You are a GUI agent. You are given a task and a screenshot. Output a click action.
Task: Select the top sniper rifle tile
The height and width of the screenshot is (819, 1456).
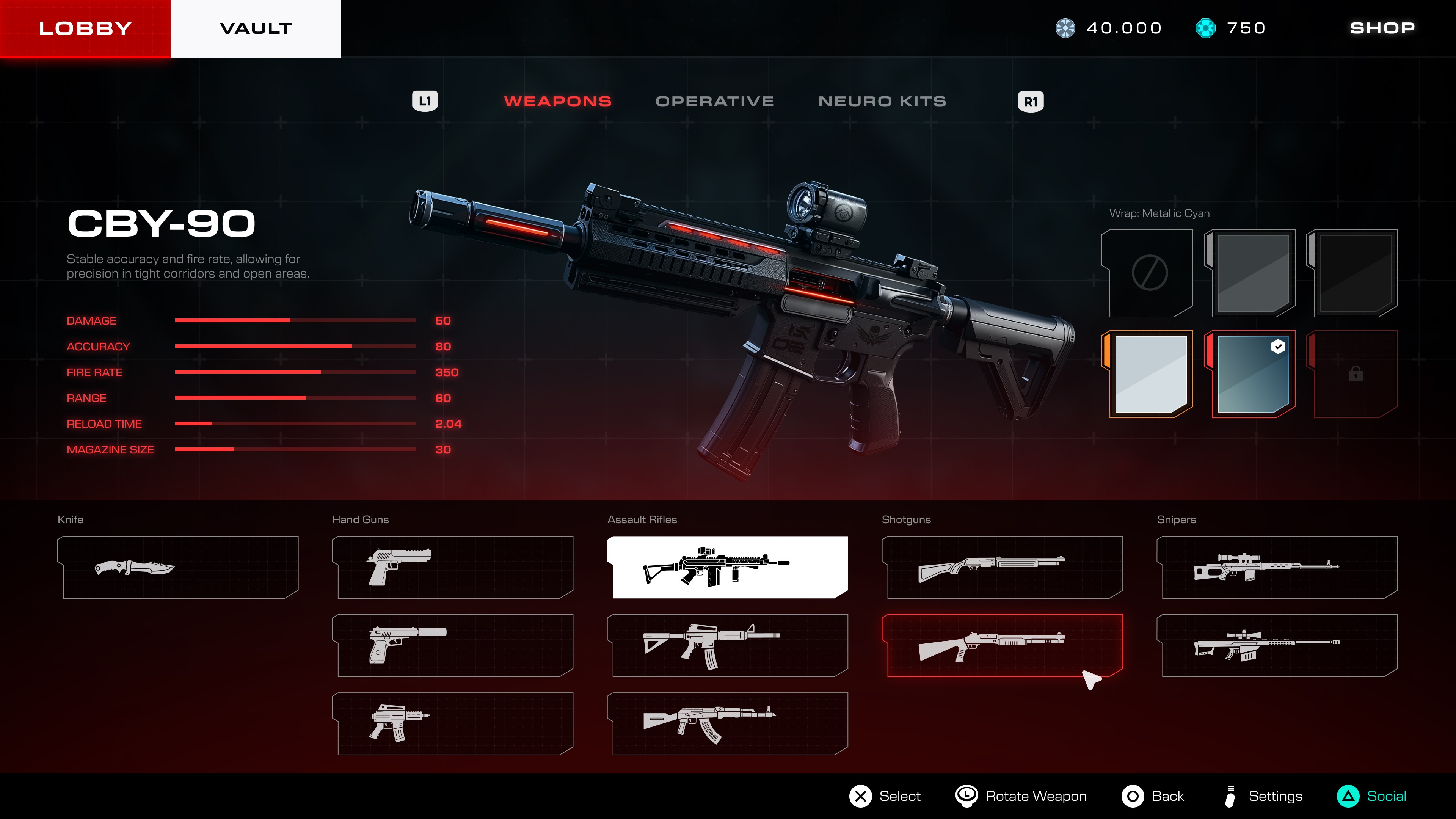point(1277,567)
